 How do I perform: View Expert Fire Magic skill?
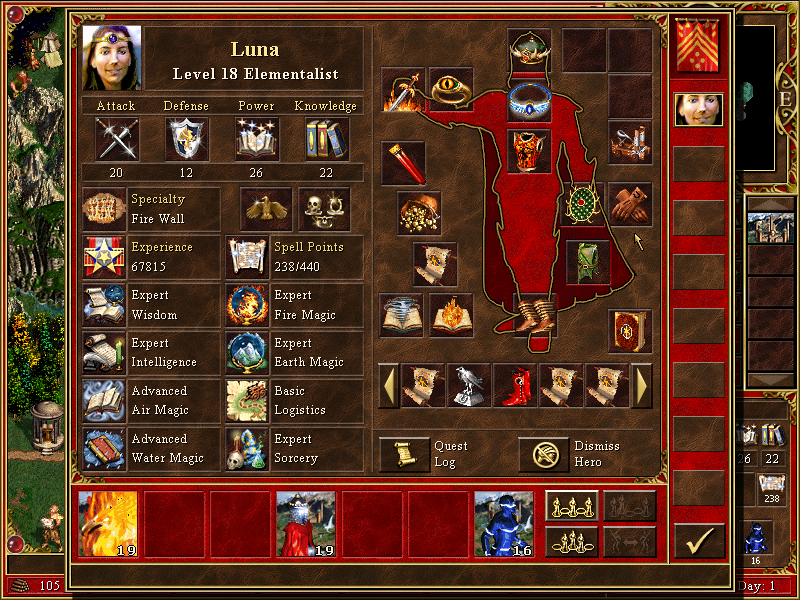coord(246,304)
